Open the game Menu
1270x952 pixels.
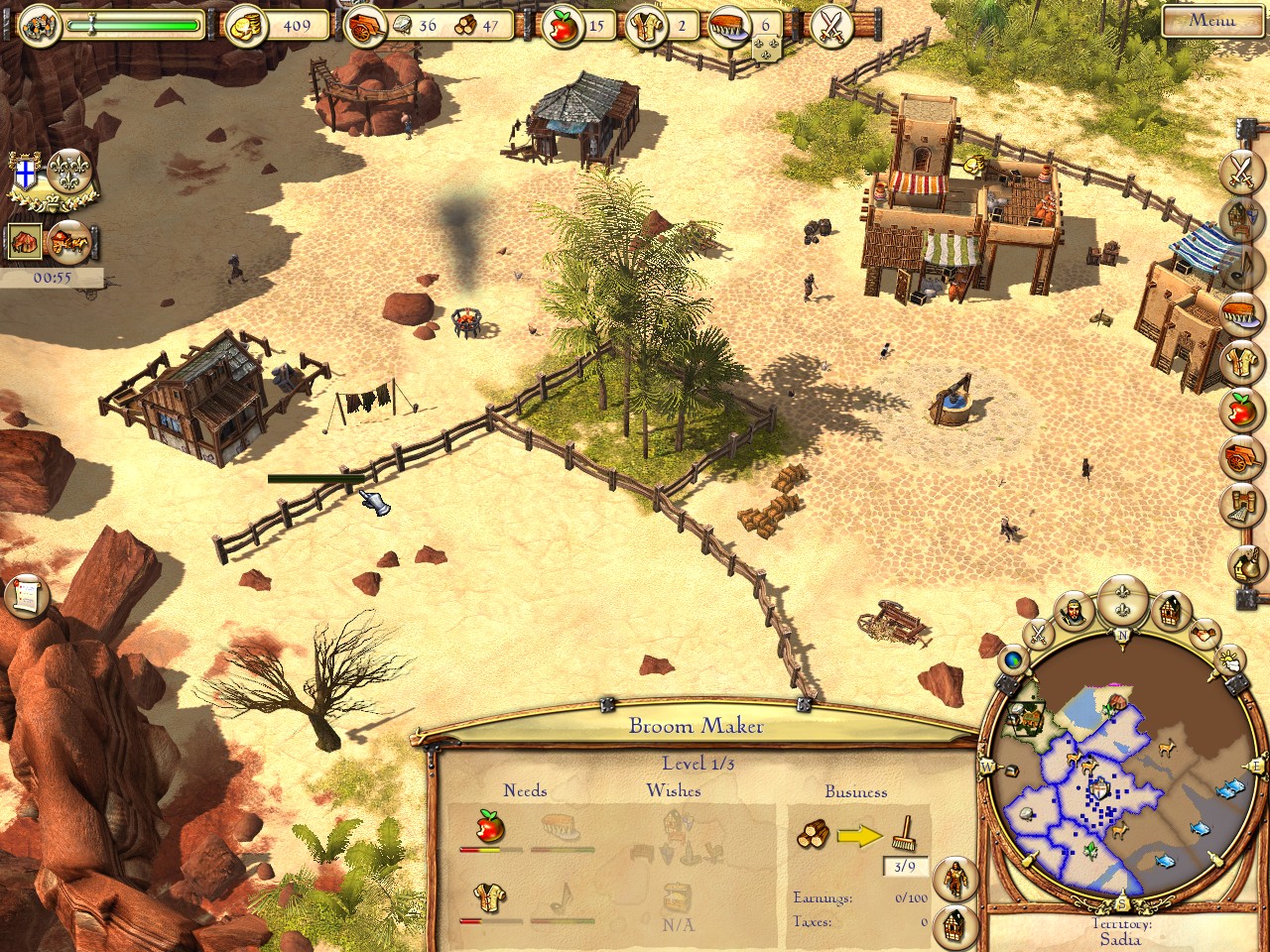pyautogui.click(x=1211, y=20)
